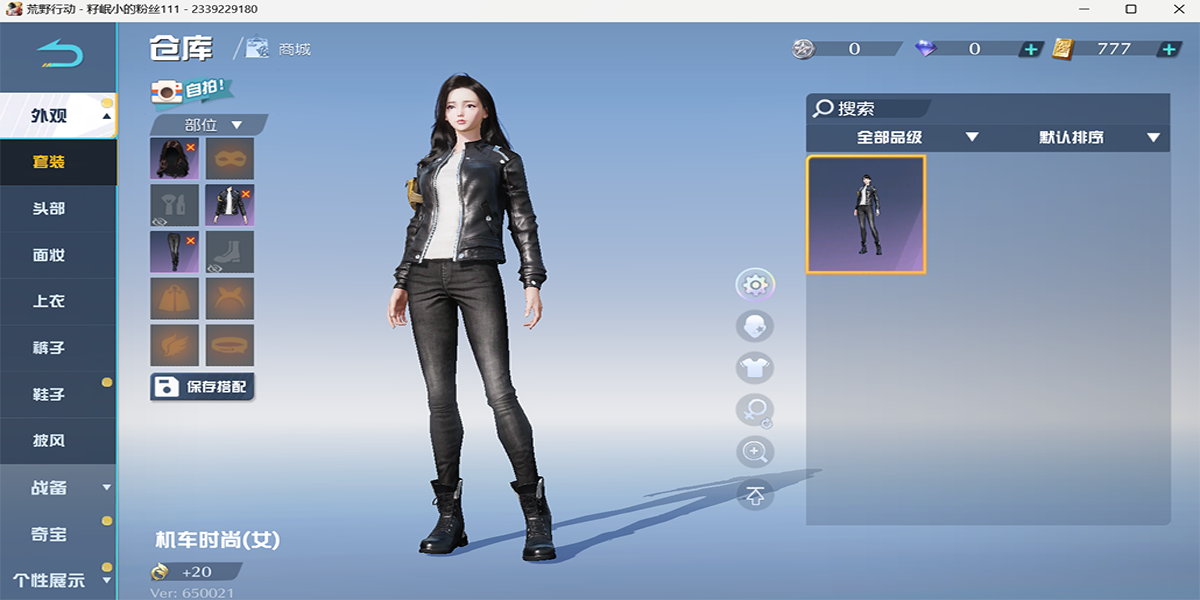Open the 上衣 category

coord(48,301)
